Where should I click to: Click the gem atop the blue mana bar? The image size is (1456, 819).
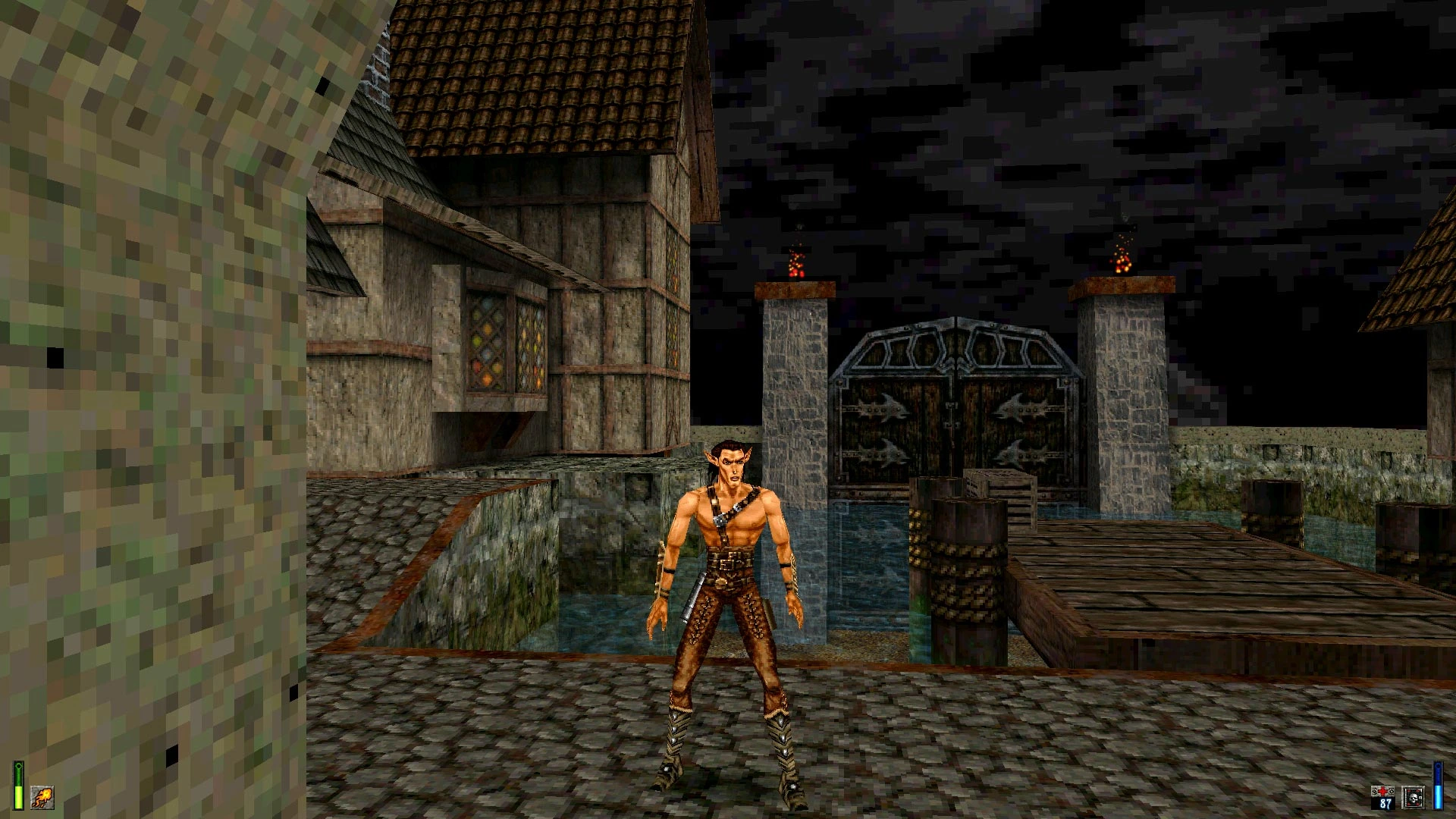[1437, 766]
